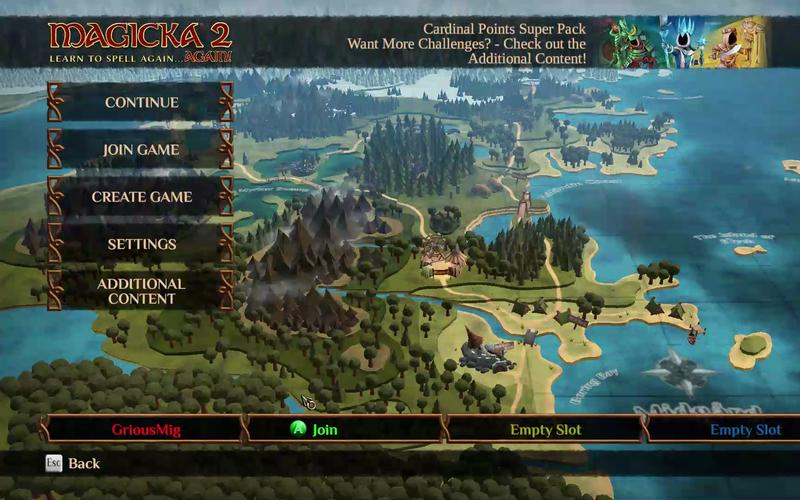The image size is (800, 500).
Task: Click the green Join player slot
Action: click(344, 430)
